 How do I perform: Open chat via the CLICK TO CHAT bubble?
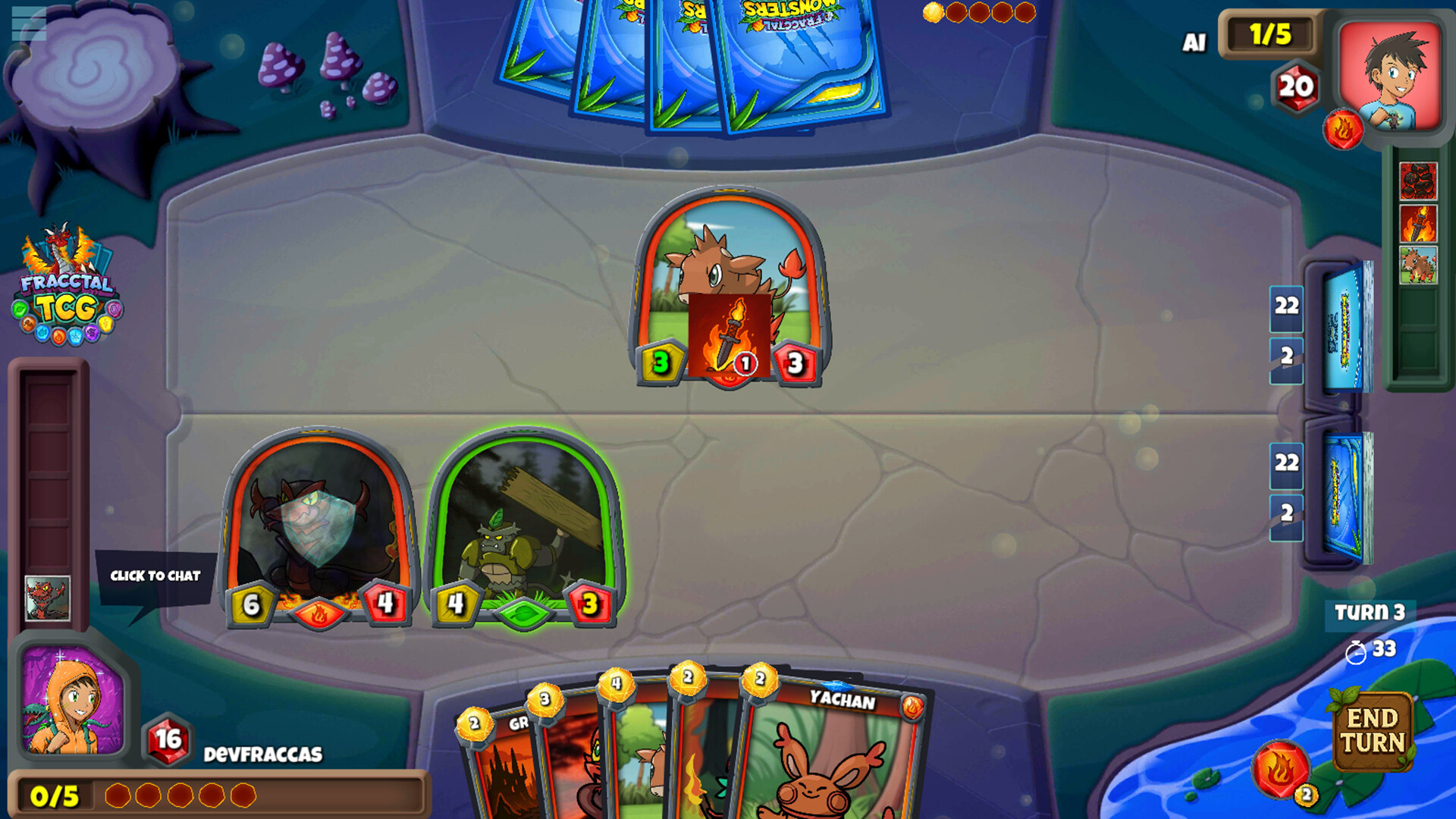coord(155,576)
